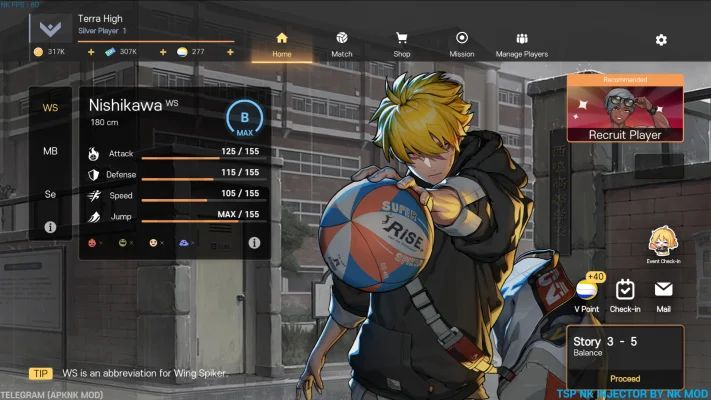Image resolution: width=711 pixels, height=400 pixels.
Task: Open the V Point button
Action: coord(587,294)
